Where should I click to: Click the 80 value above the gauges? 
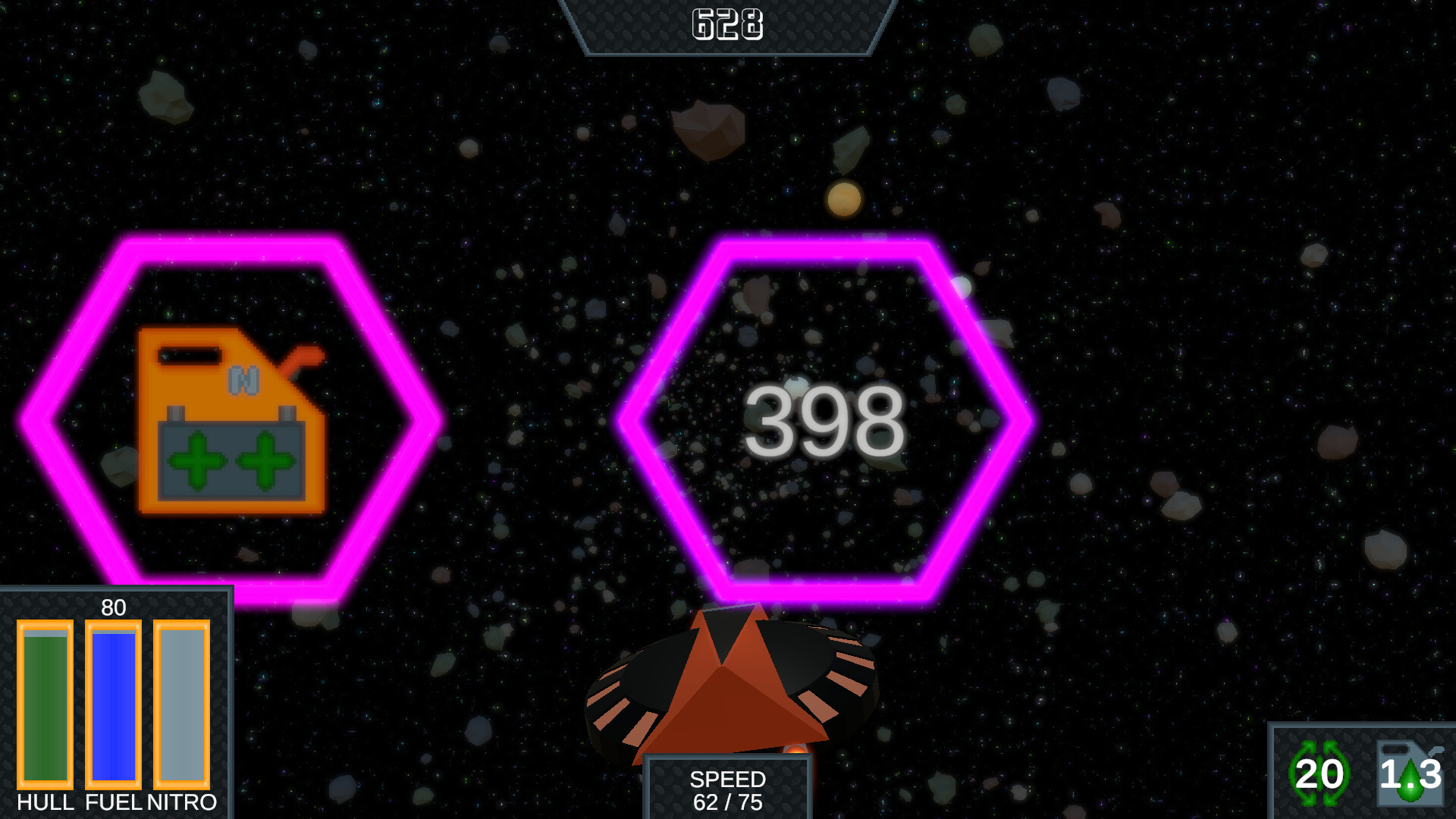click(112, 608)
